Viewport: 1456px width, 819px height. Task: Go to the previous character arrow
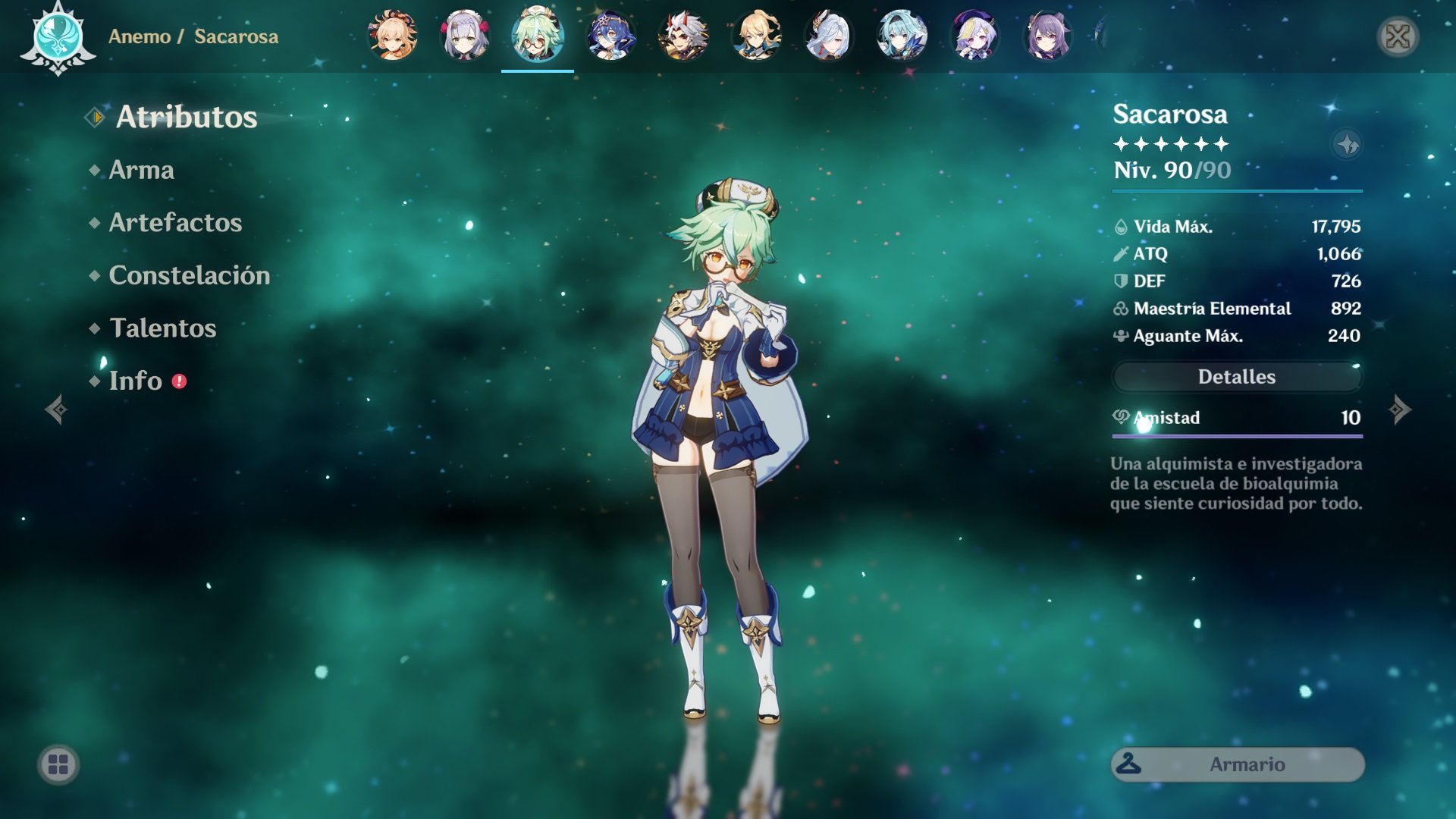click(x=55, y=409)
